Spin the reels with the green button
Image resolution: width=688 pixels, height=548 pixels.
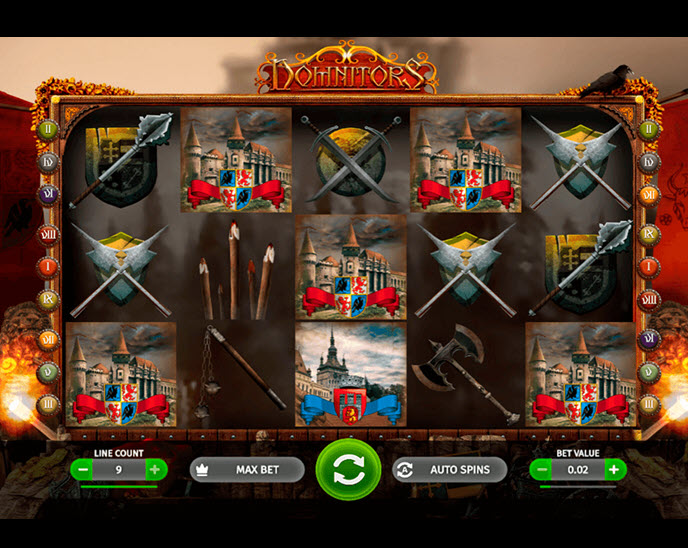[x=348, y=469]
